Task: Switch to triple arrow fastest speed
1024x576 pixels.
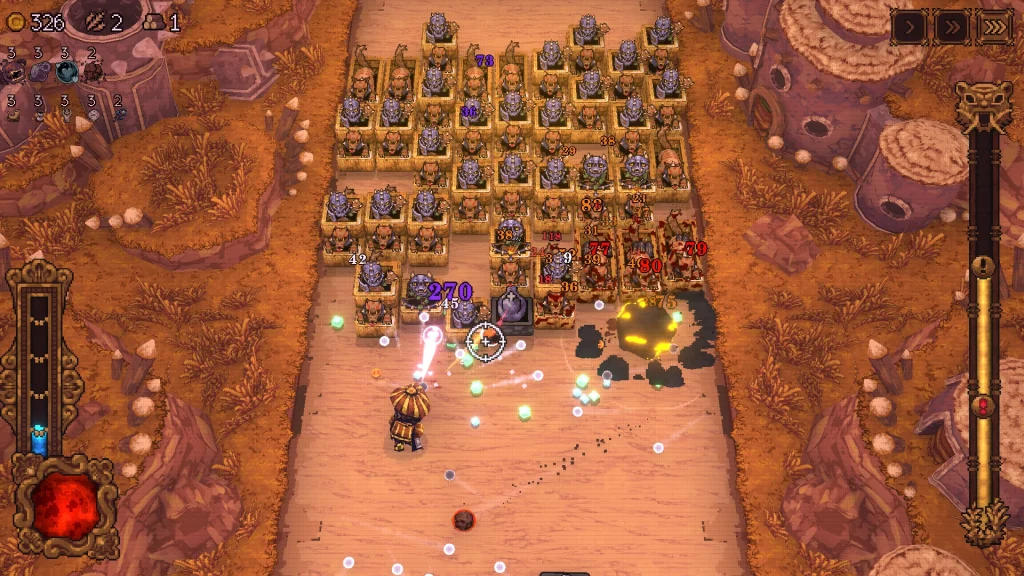Action: click(994, 27)
